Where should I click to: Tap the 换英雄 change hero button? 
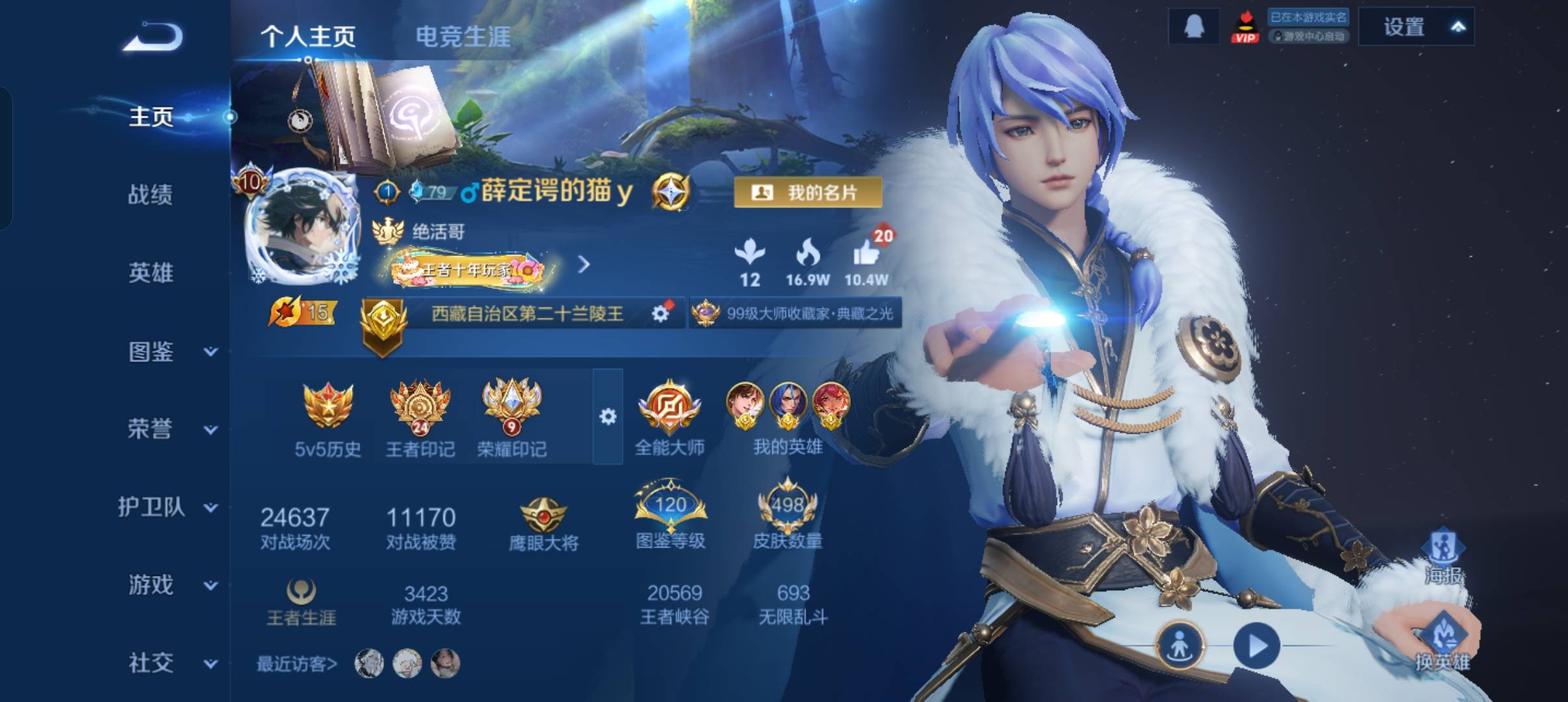pyautogui.click(x=1443, y=640)
